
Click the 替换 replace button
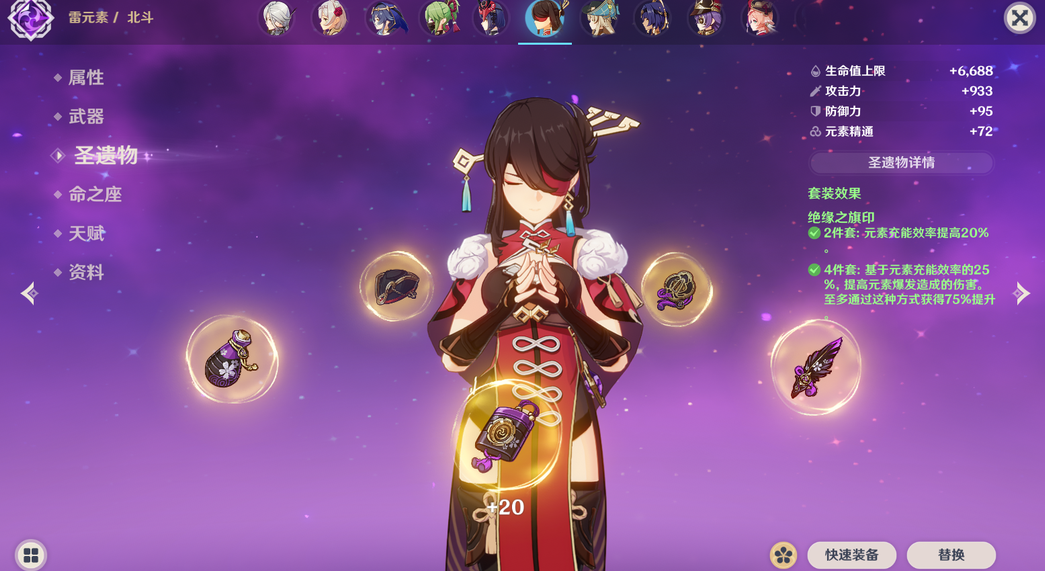950,555
